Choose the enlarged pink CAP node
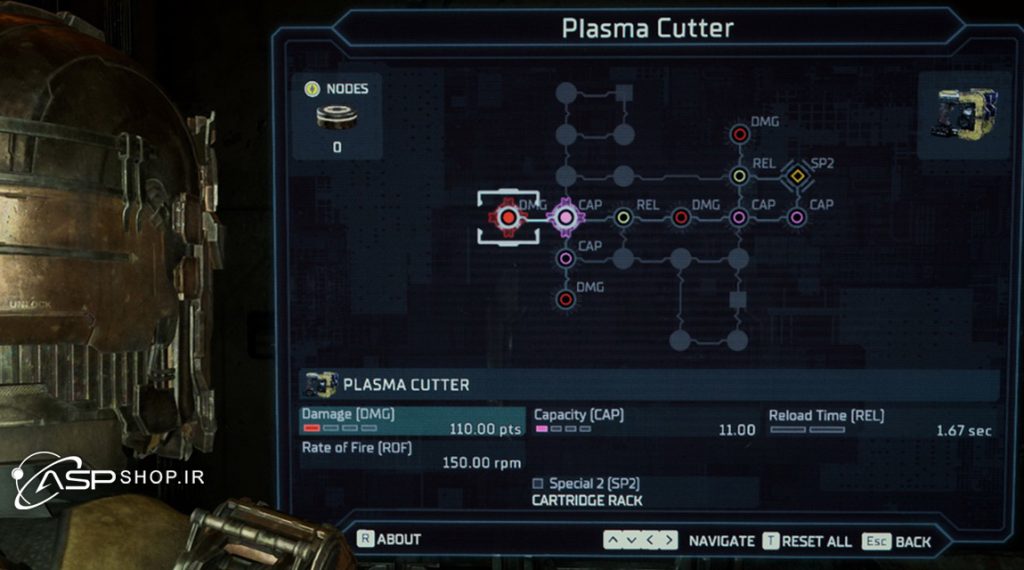This screenshot has width=1024, height=570. point(565,217)
